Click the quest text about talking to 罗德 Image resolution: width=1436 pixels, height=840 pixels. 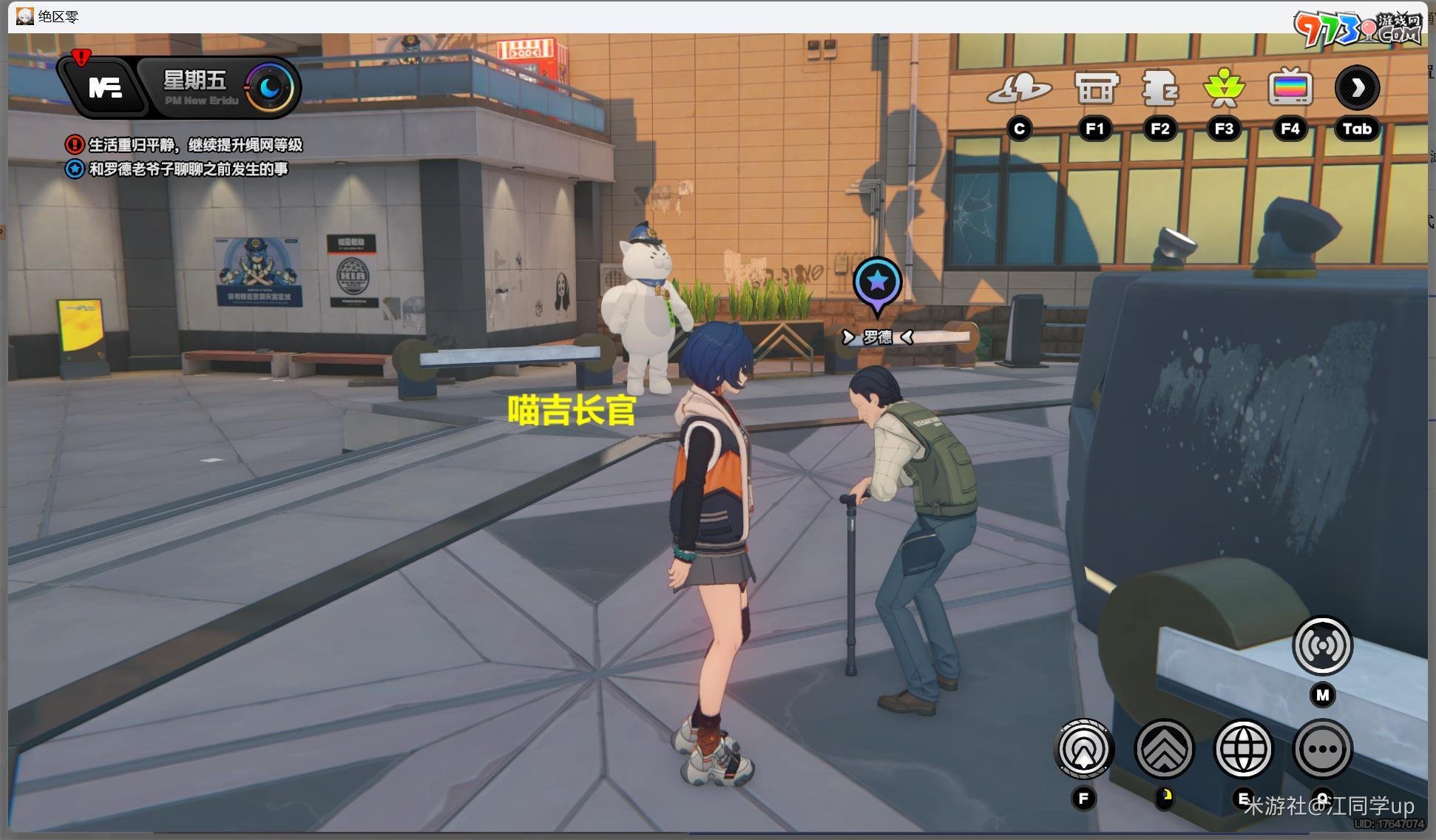[x=189, y=169]
